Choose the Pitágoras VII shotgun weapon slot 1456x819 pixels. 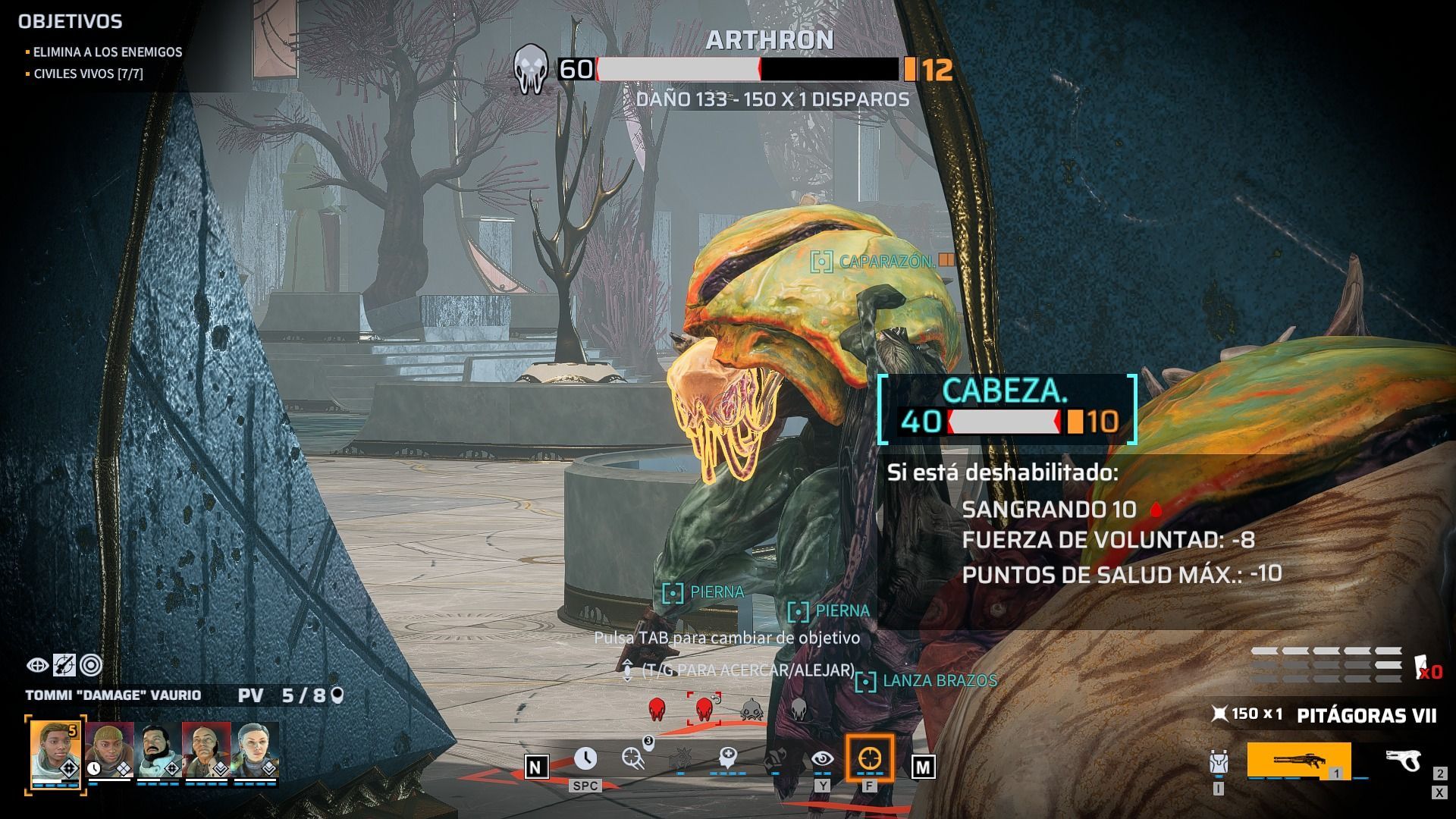(1298, 760)
